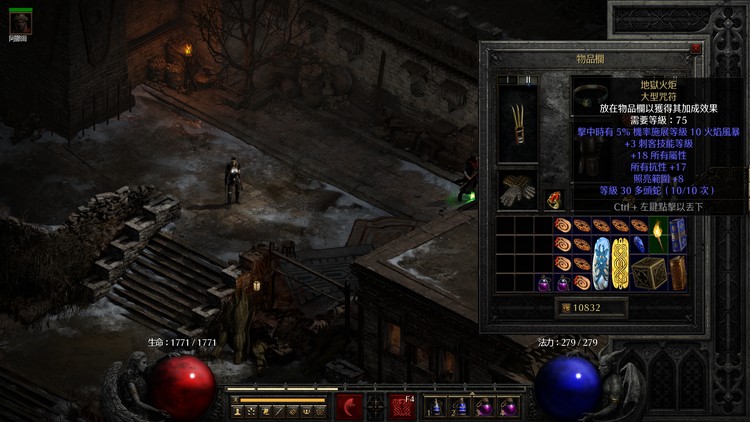Select the Horadric Cube in inventory
750x422 pixels.
(x=649, y=273)
